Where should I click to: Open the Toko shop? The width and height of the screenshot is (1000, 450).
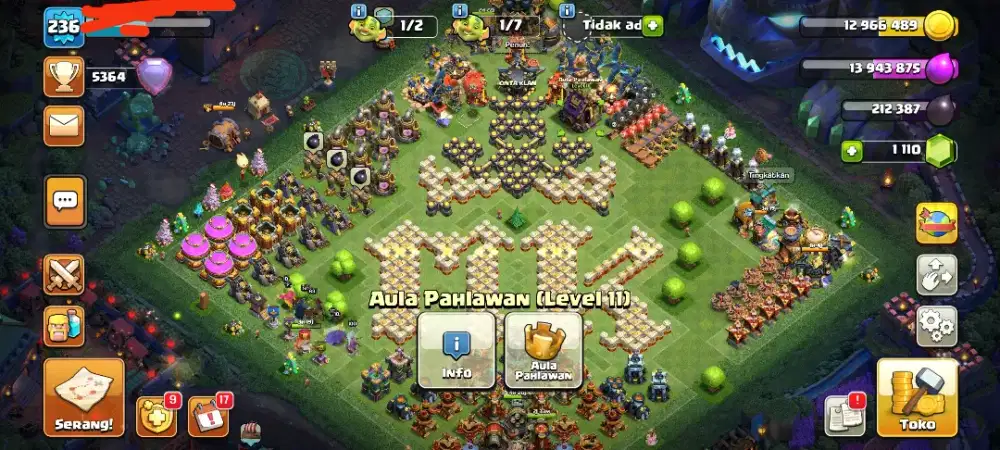click(x=917, y=397)
